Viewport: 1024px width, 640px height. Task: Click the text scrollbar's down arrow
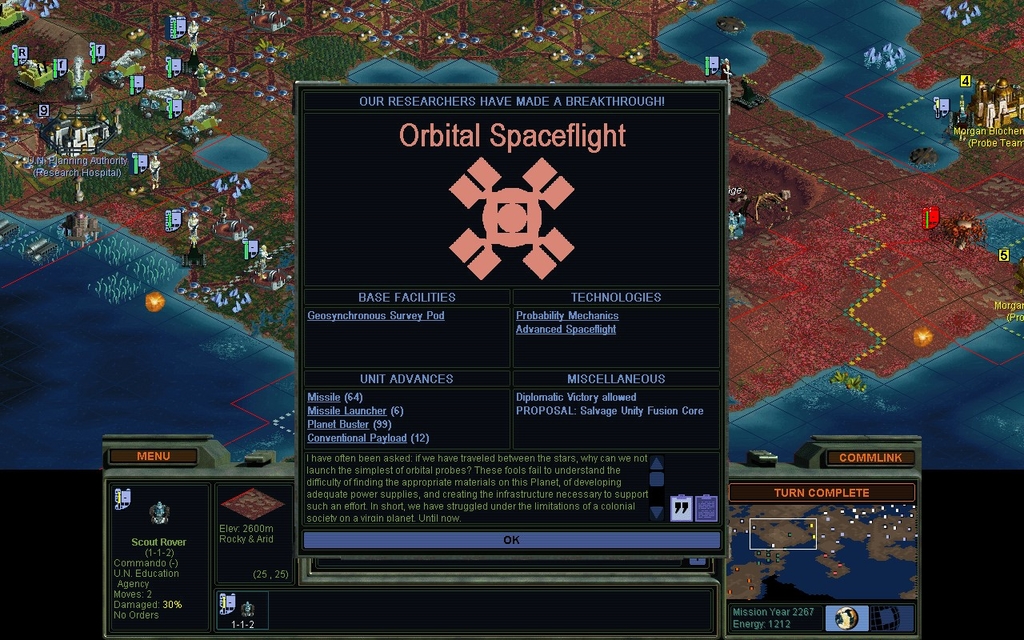click(x=656, y=512)
